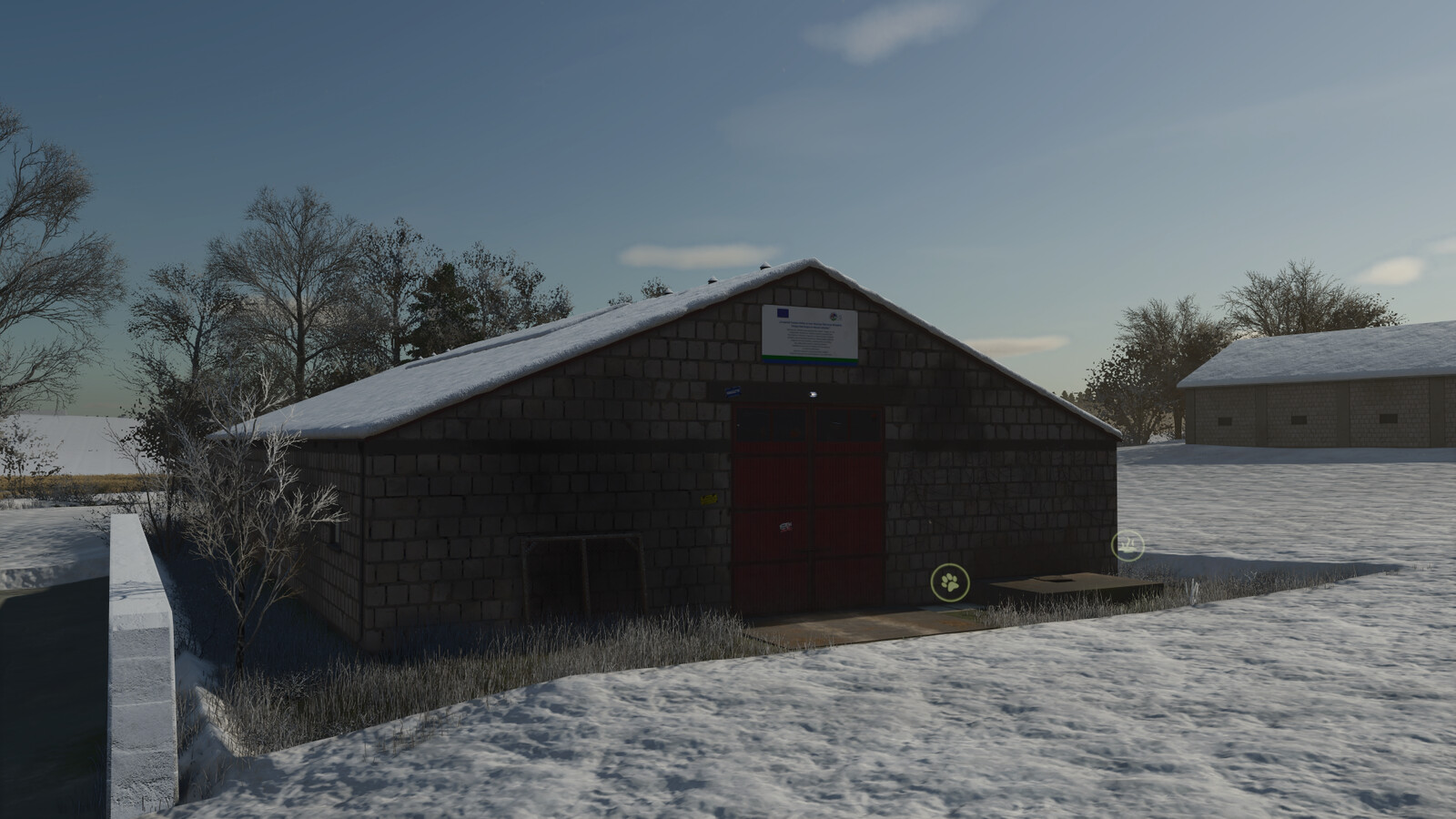The height and width of the screenshot is (819, 1456).
Task: Select the grass feeding trough icon
Action: pyautogui.click(x=1126, y=548)
